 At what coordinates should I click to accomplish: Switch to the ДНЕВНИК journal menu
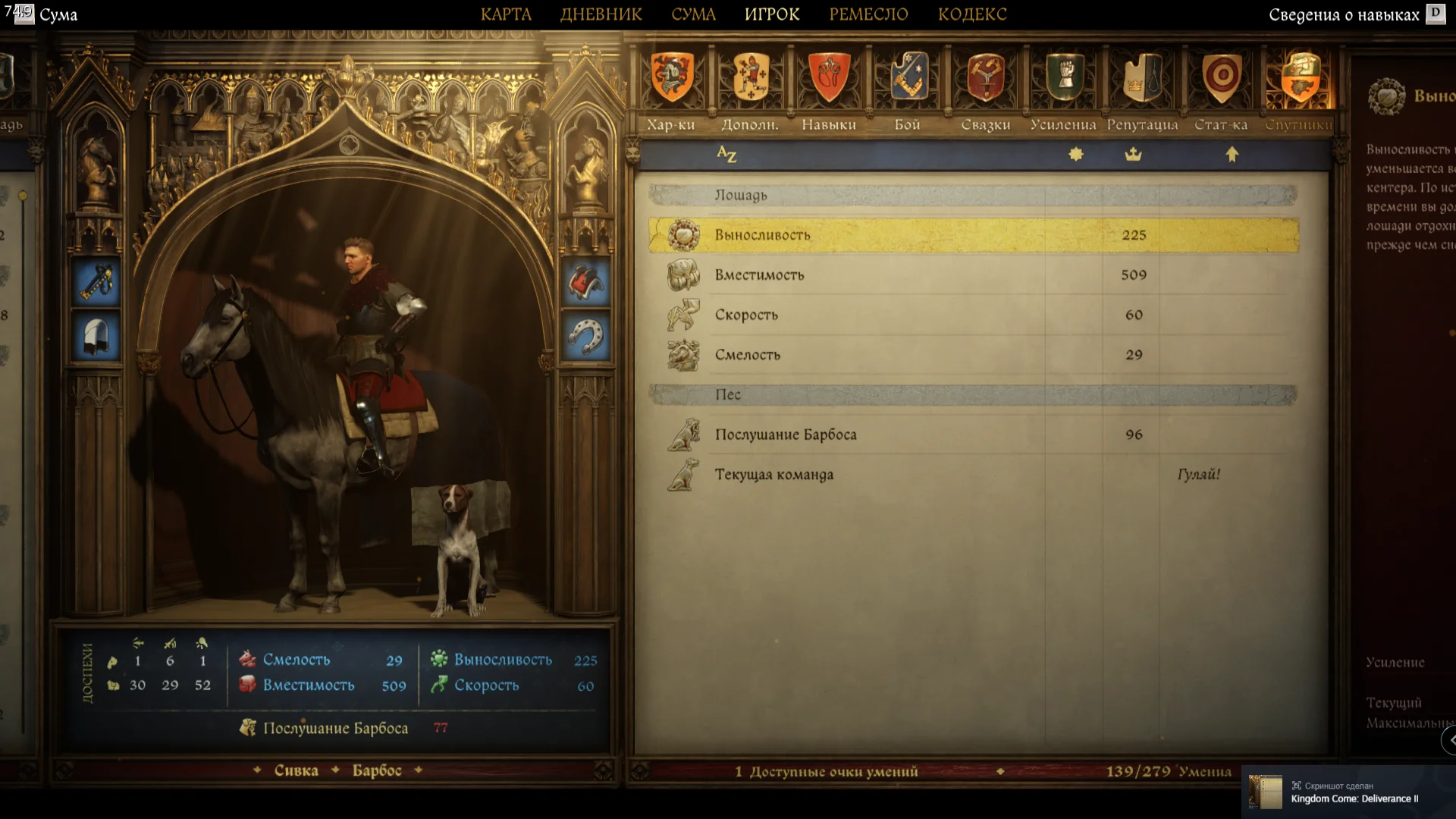tap(601, 14)
